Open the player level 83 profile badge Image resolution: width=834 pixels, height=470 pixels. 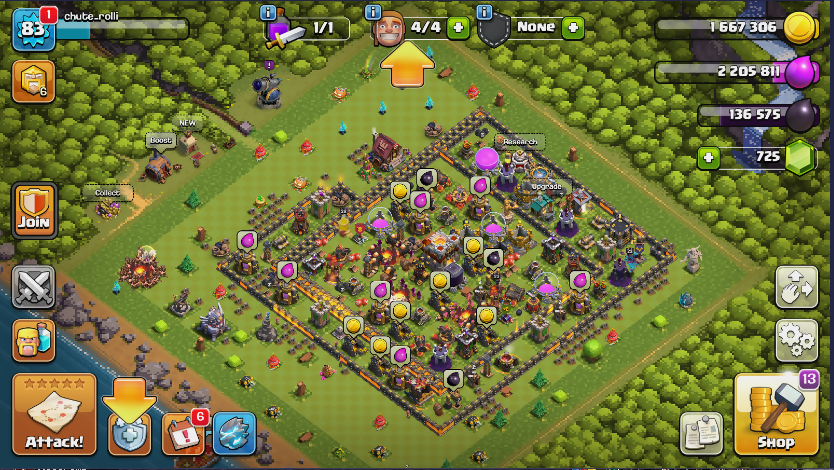tap(32, 28)
